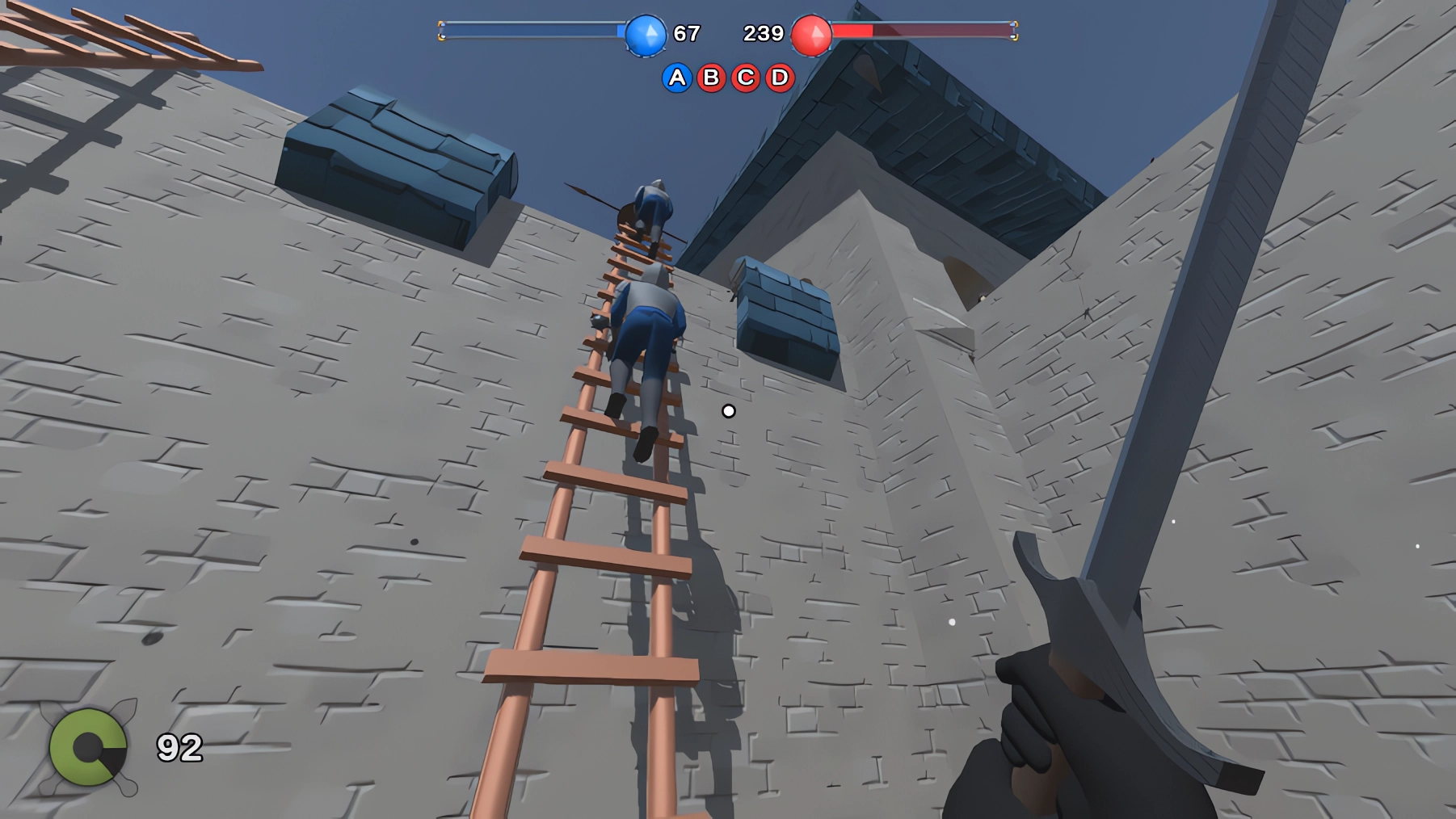Screen dimensions: 1456x819
Task: Select the capture point B icon
Action: [711, 78]
